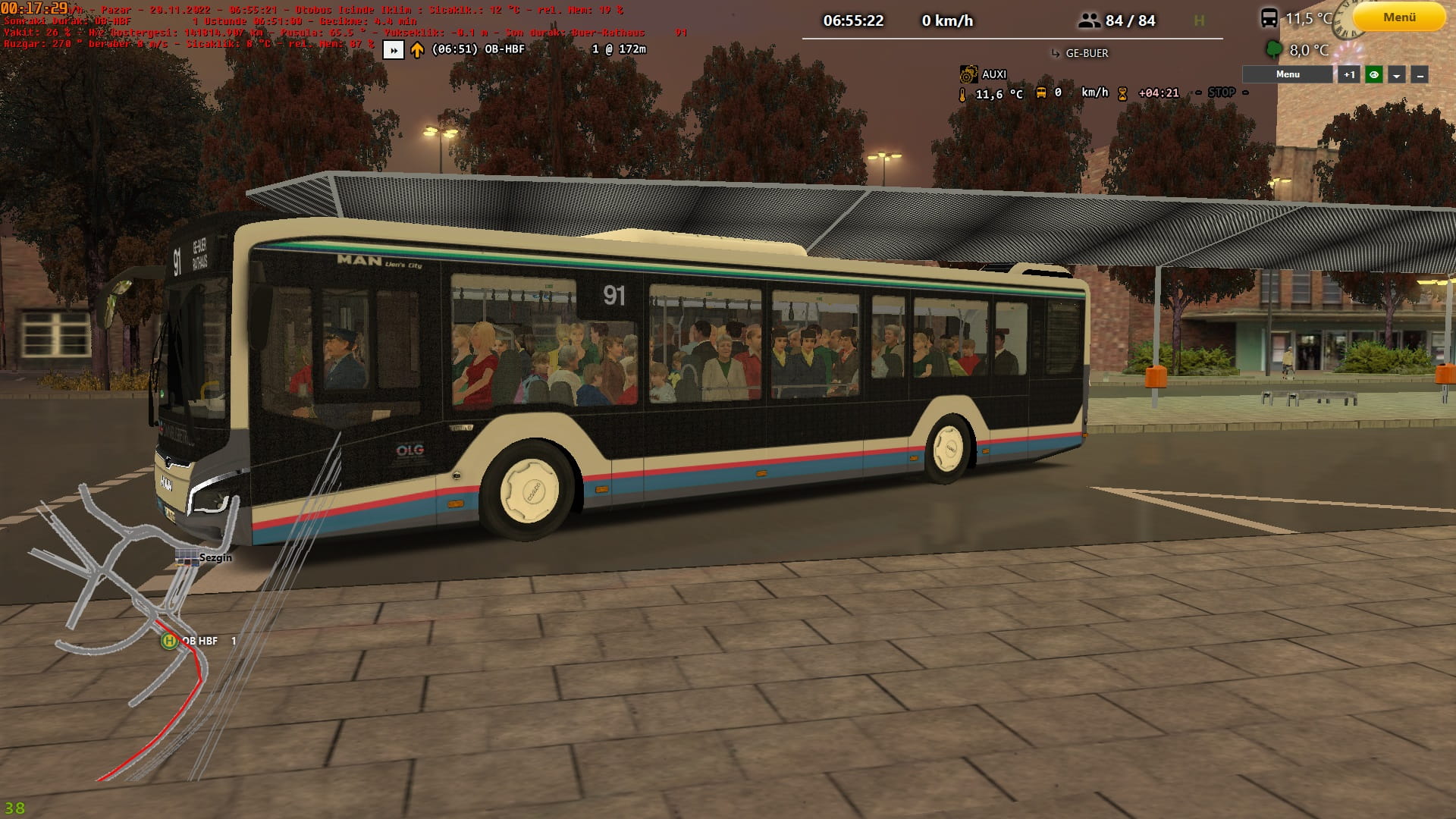Select the OB HBF stop marker on map
The height and width of the screenshot is (819, 1456).
pyautogui.click(x=168, y=641)
